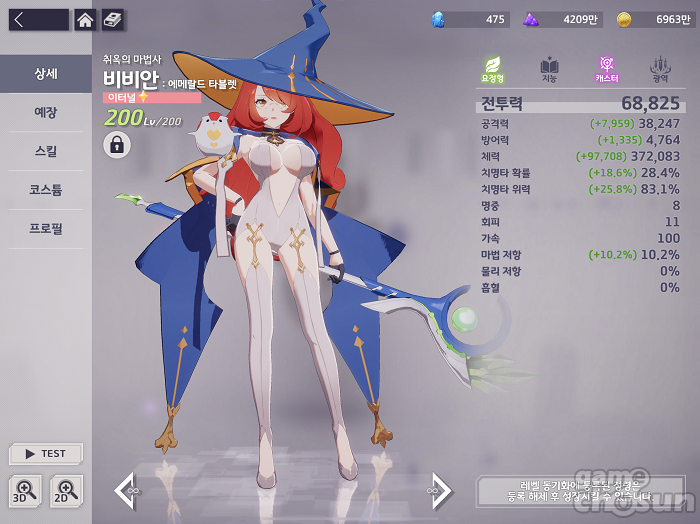
Task: Select the 캐스터 caster class icon
Action: tap(606, 69)
